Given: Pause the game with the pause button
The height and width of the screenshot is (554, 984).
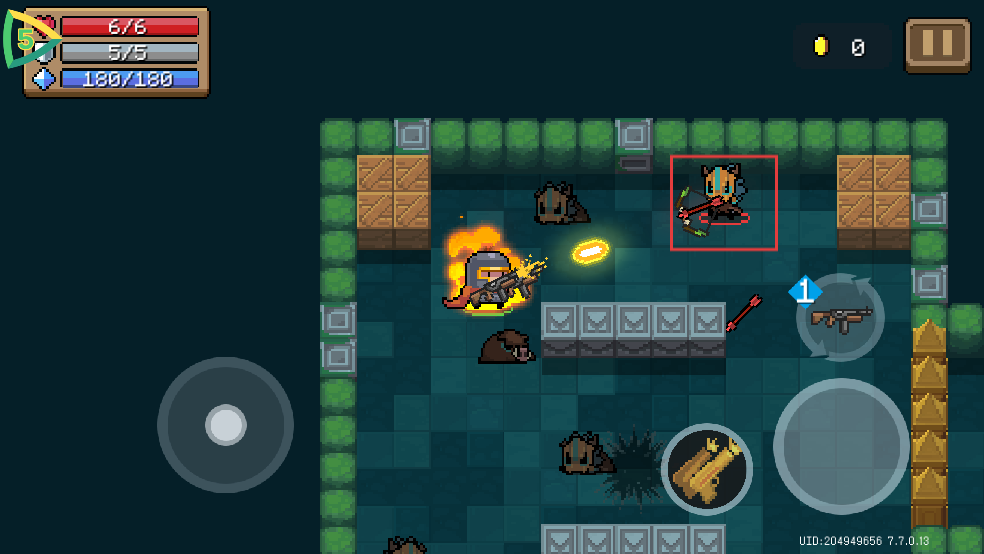Looking at the screenshot, I should (x=937, y=45).
